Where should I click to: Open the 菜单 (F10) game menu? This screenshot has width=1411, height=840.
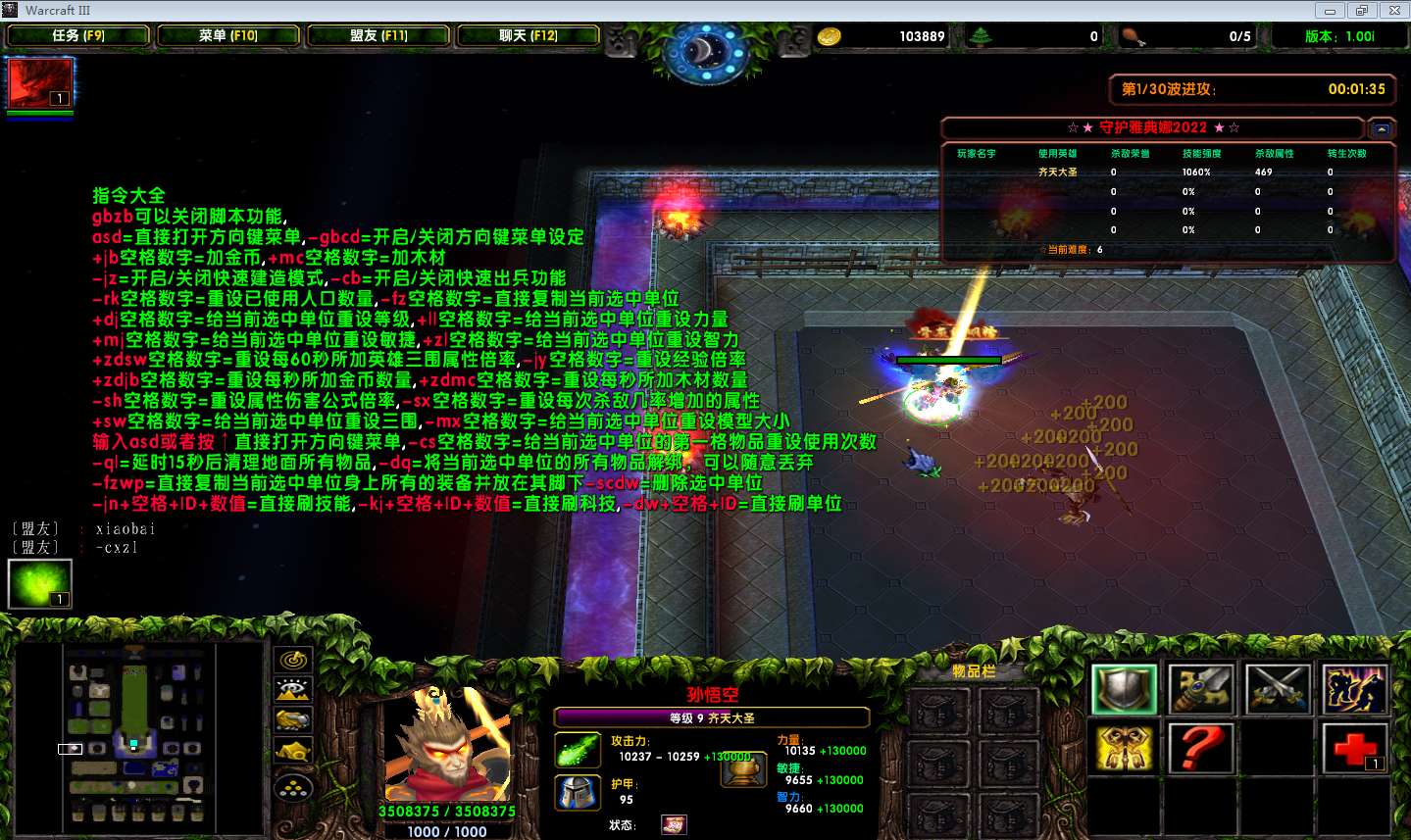tap(228, 36)
